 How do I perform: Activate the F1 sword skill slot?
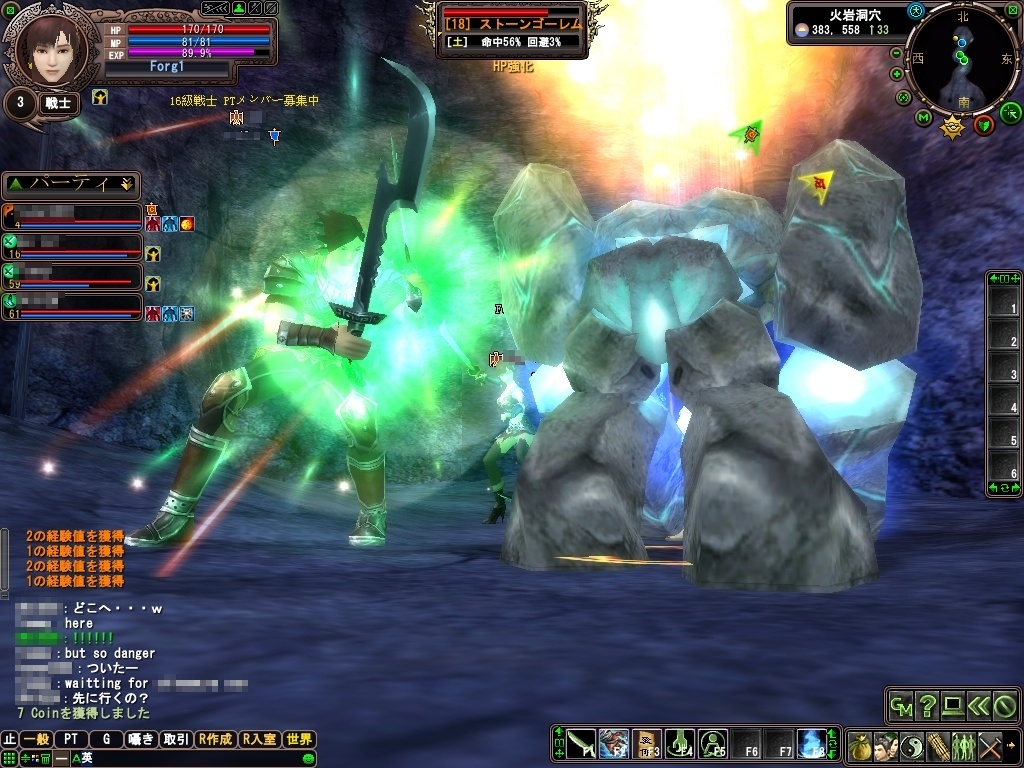581,744
